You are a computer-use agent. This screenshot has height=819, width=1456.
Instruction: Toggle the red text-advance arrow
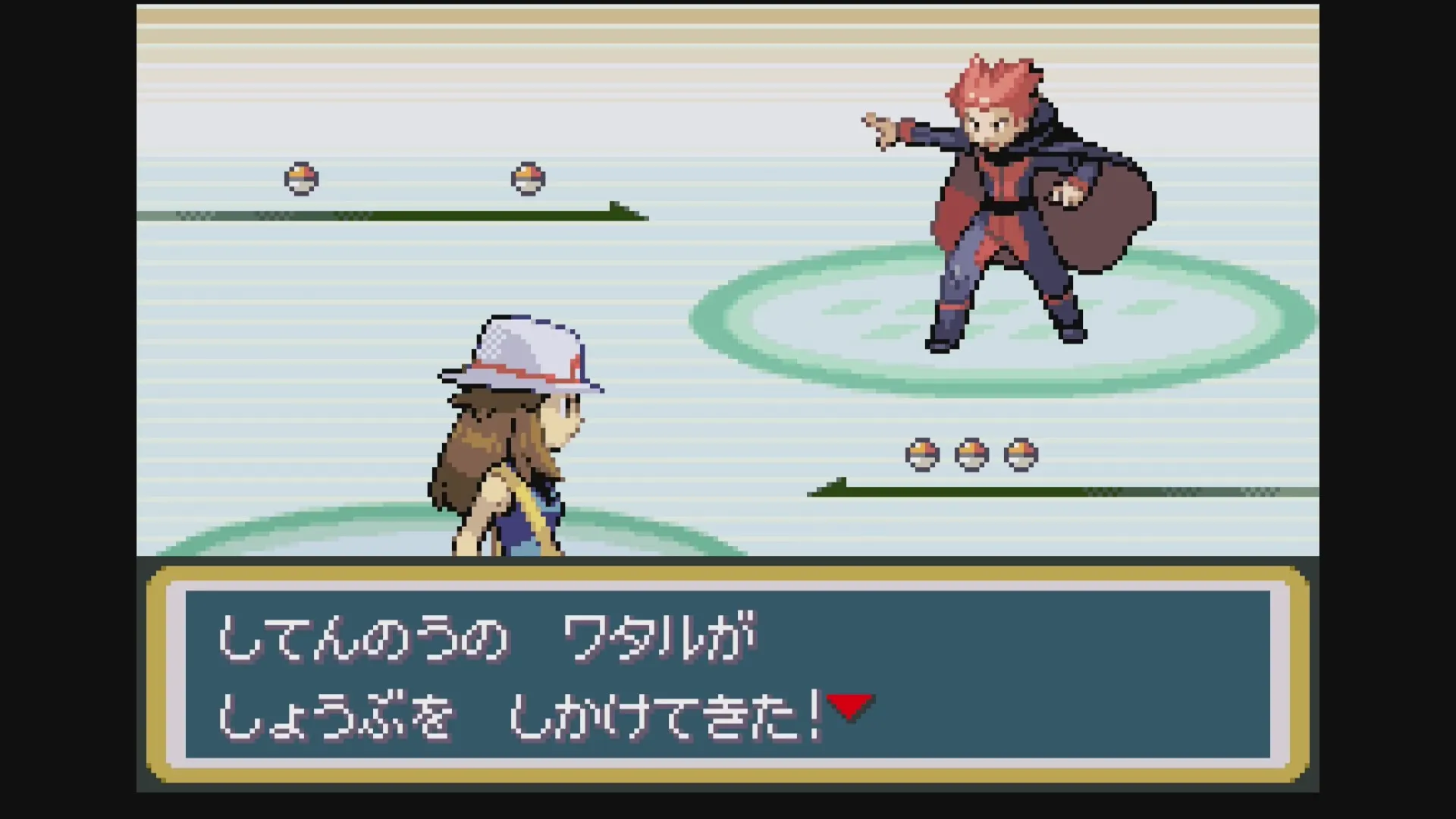pyautogui.click(x=849, y=705)
